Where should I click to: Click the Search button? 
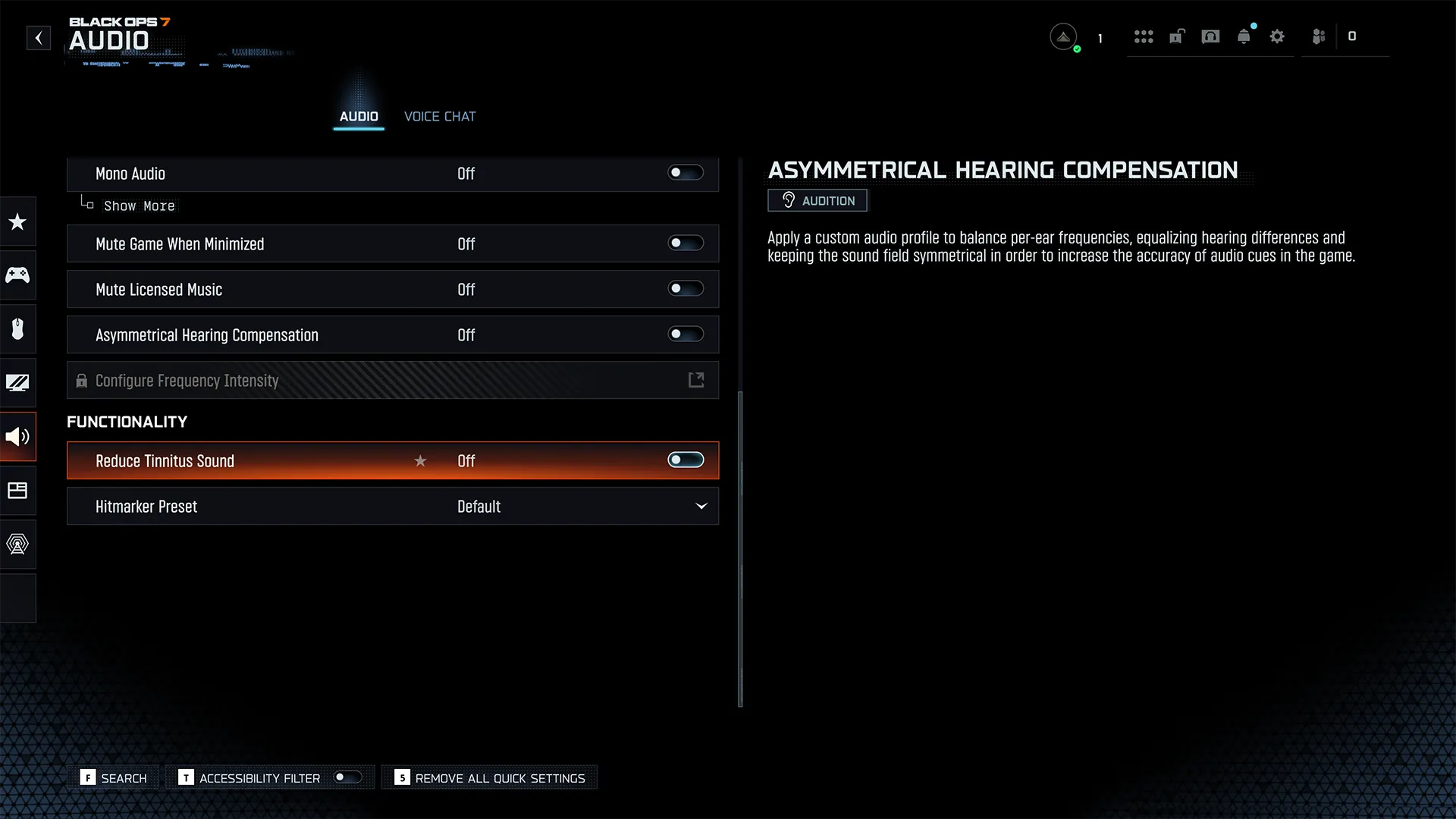tap(115, 778)
